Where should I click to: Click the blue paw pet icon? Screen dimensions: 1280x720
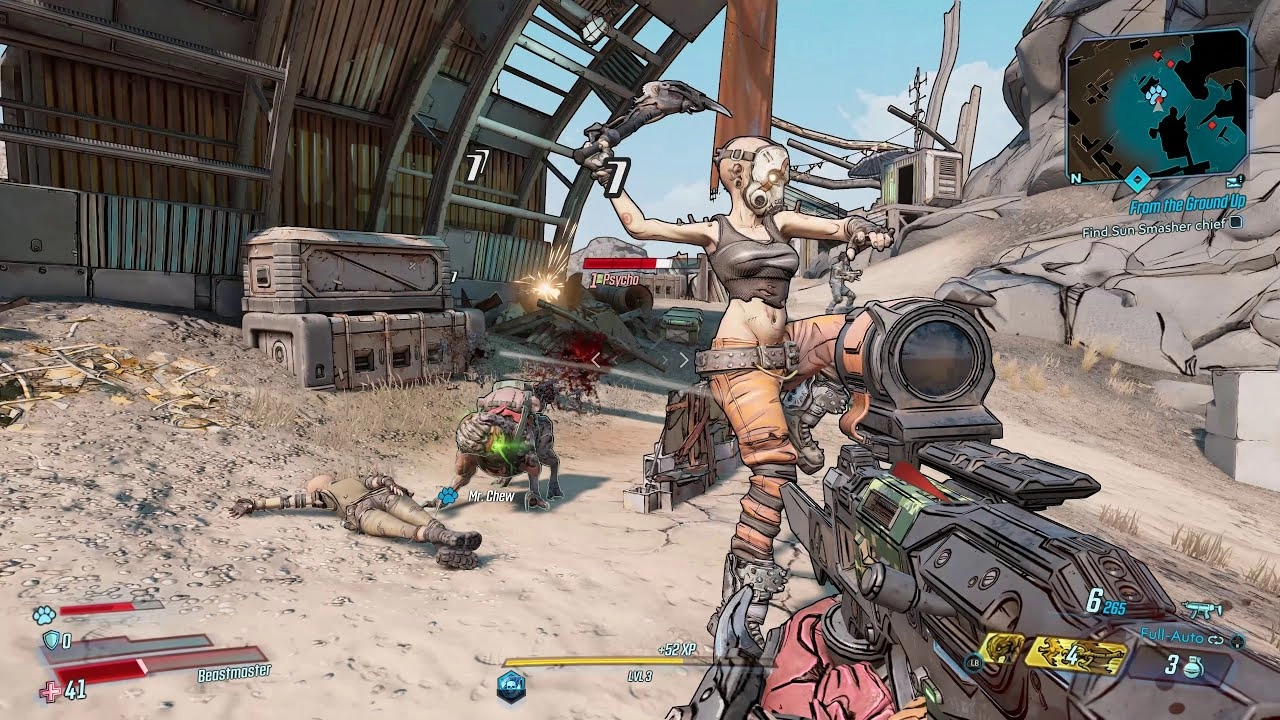(x=43, y=614)
